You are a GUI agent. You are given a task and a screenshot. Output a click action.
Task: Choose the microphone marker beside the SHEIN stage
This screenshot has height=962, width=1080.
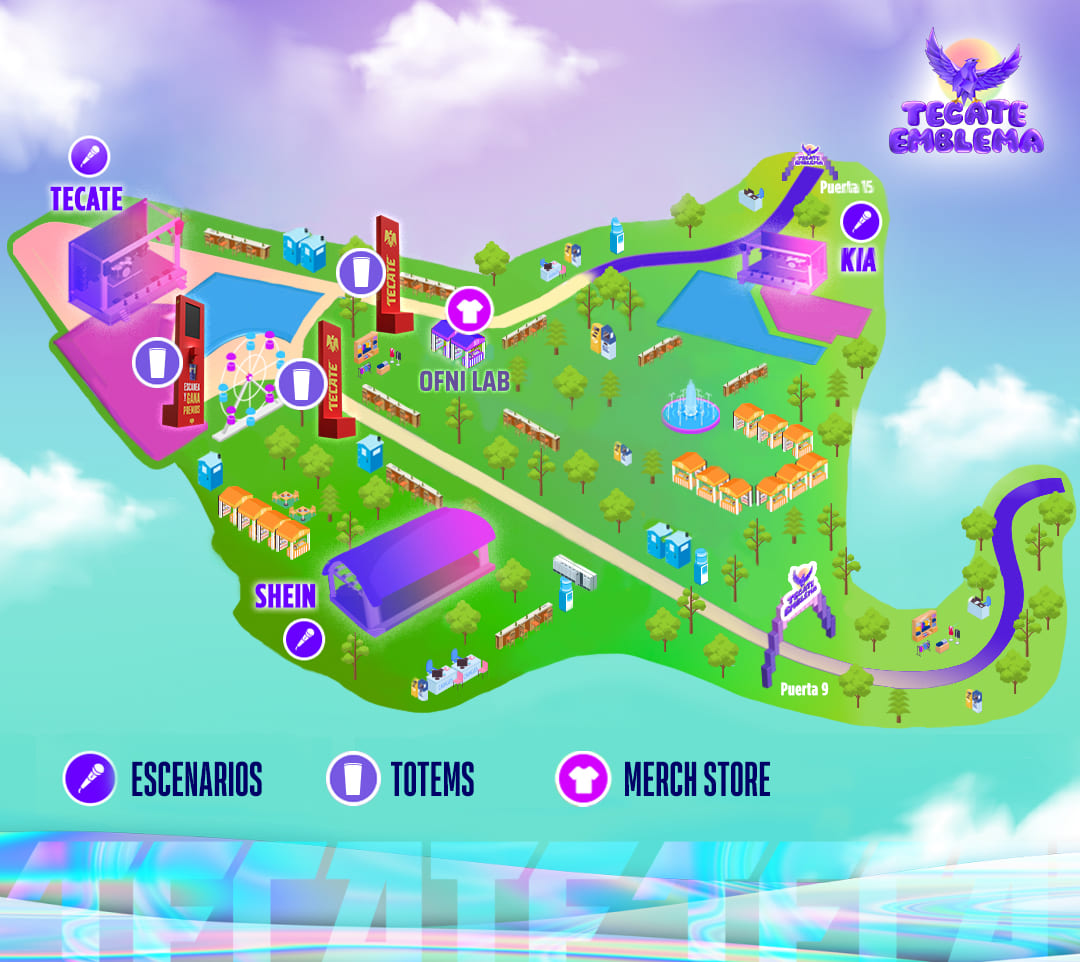[304, 638]
